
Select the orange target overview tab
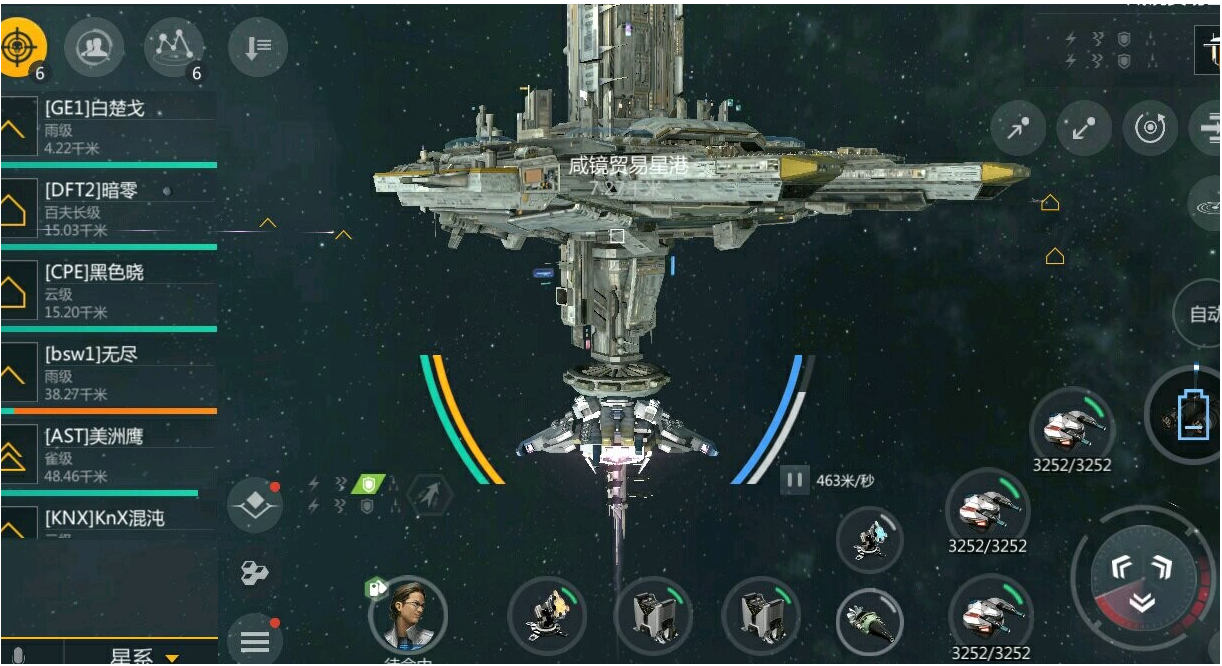click(22, 46)
